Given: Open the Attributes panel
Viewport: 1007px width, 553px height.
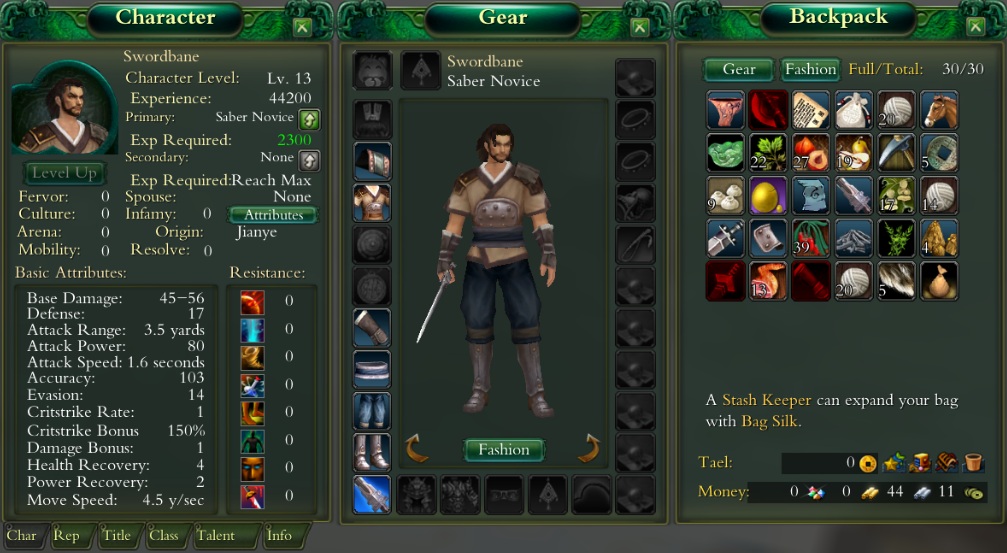Looking at the screenshot, I should (x=273, y=214).
